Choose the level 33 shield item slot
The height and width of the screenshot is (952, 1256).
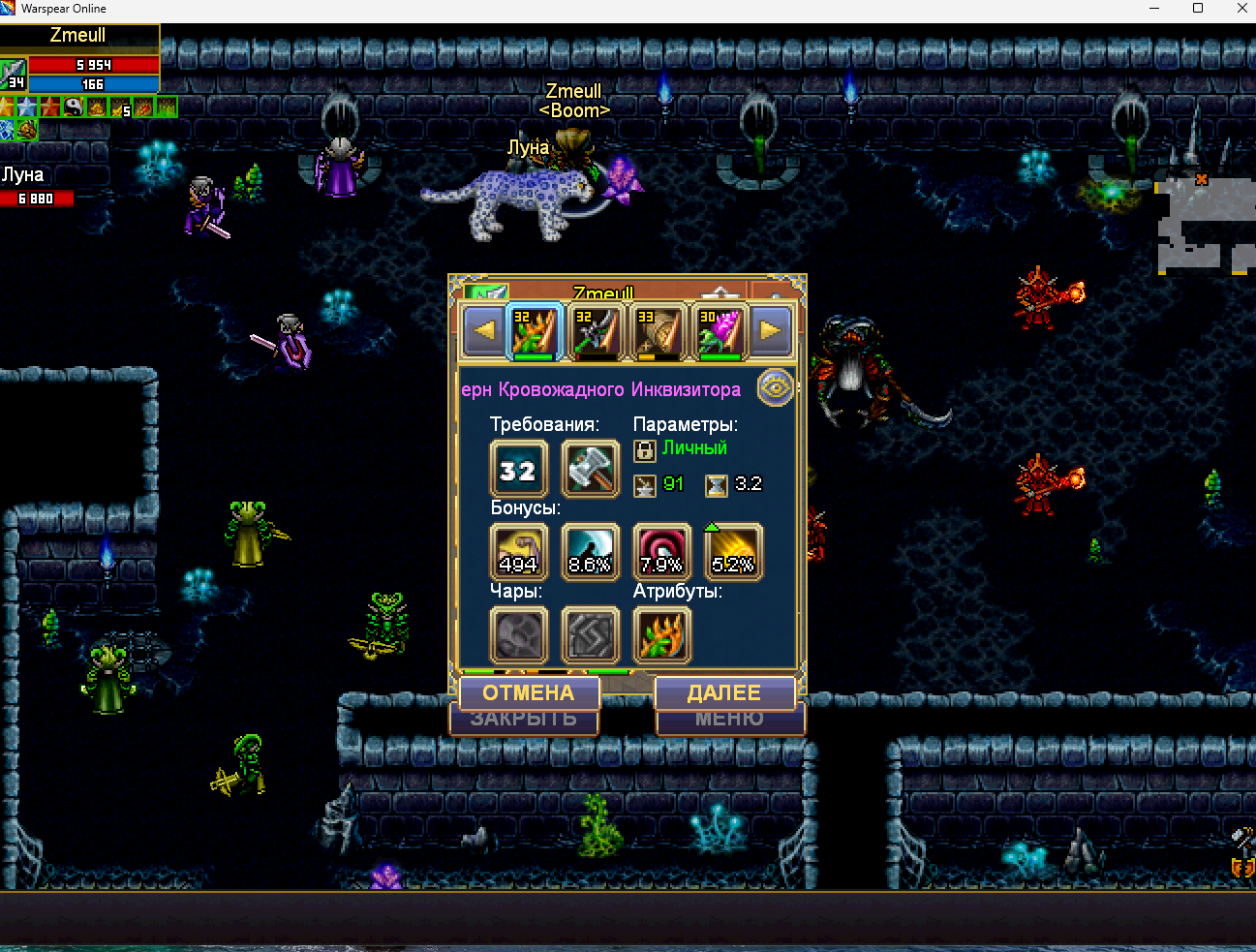658,331
